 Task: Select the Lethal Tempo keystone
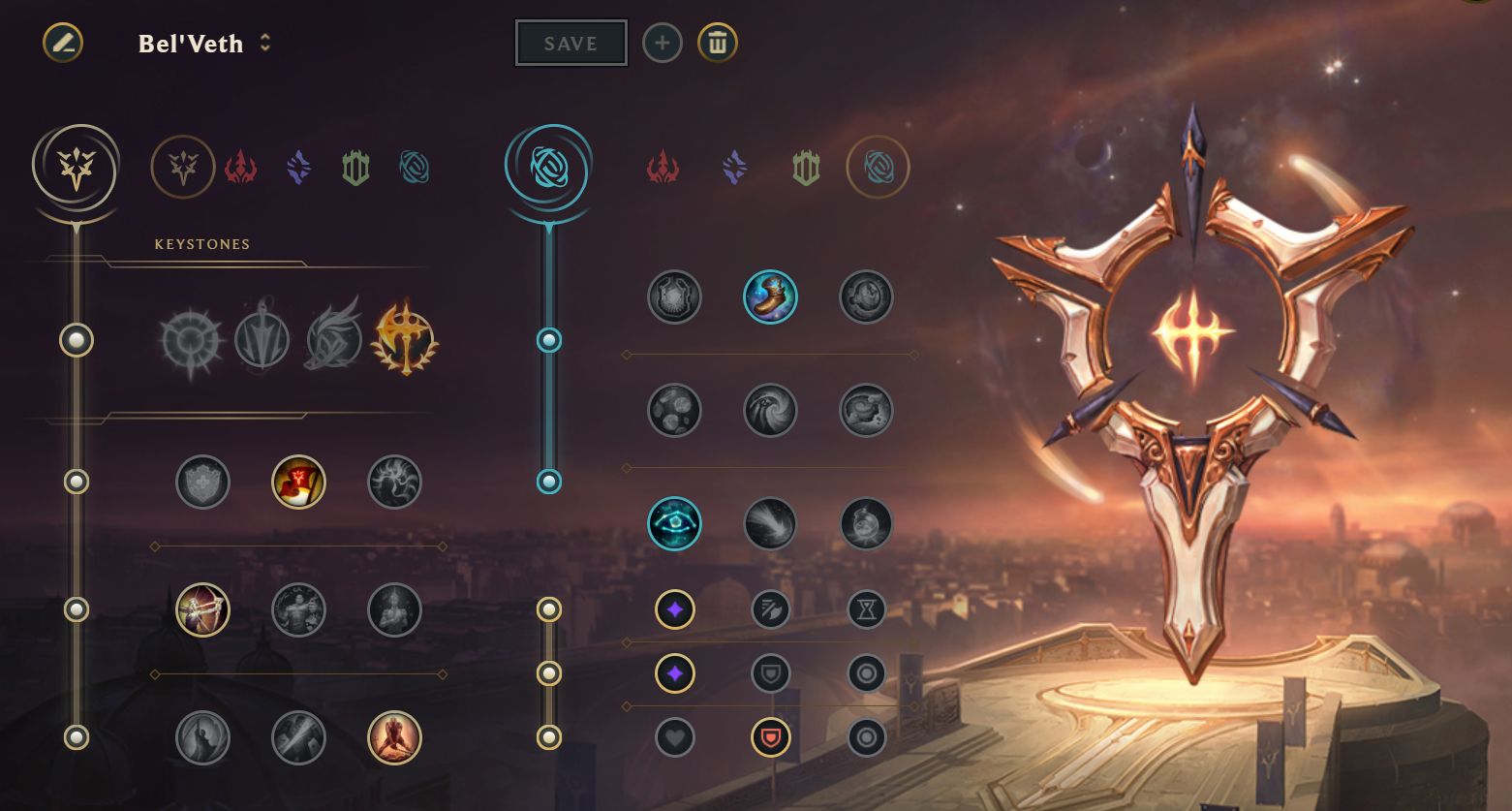click(x=262, y=341)
